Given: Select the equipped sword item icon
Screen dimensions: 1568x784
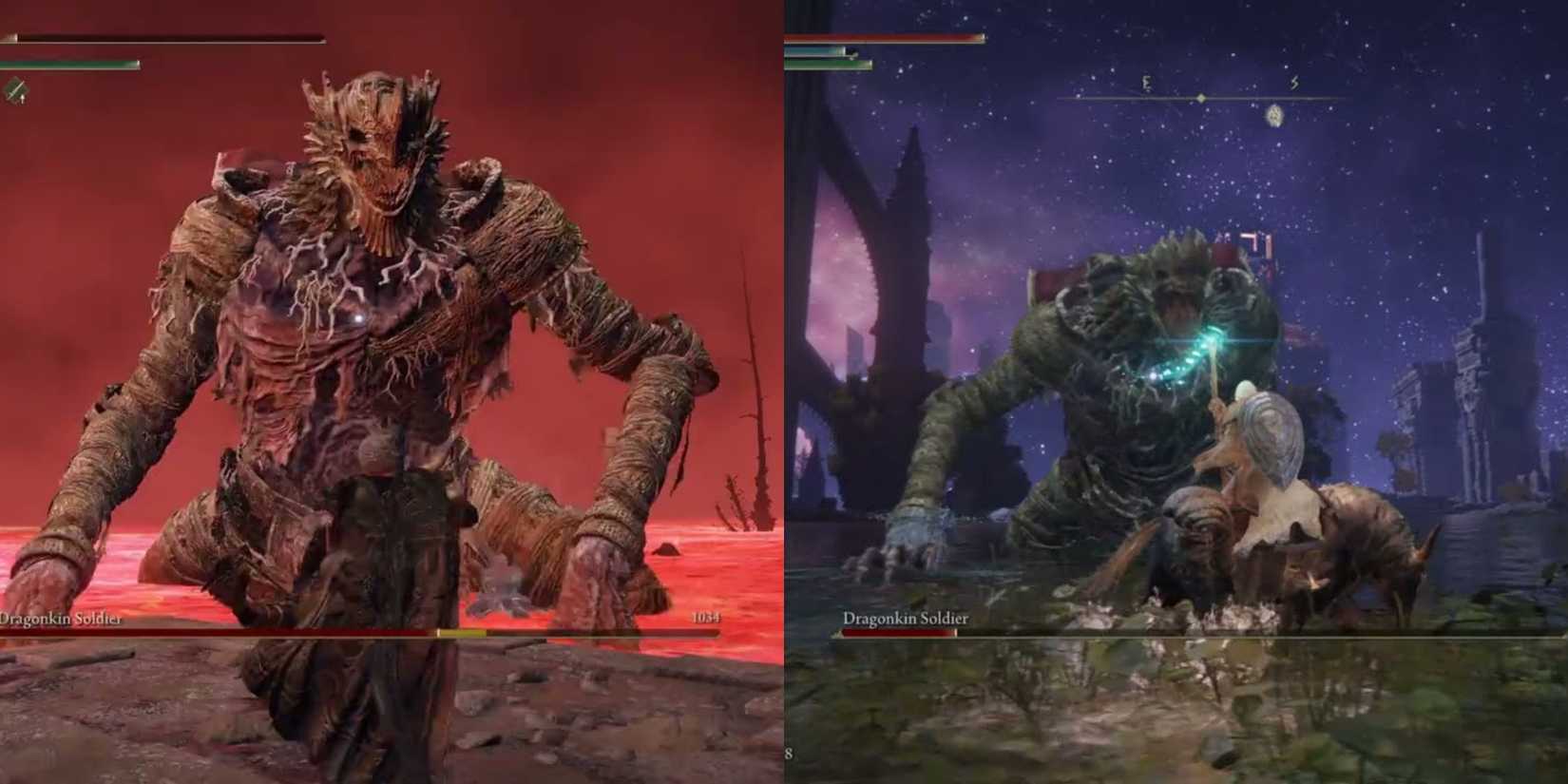Looking at the screenshot, I should point(16,88).
